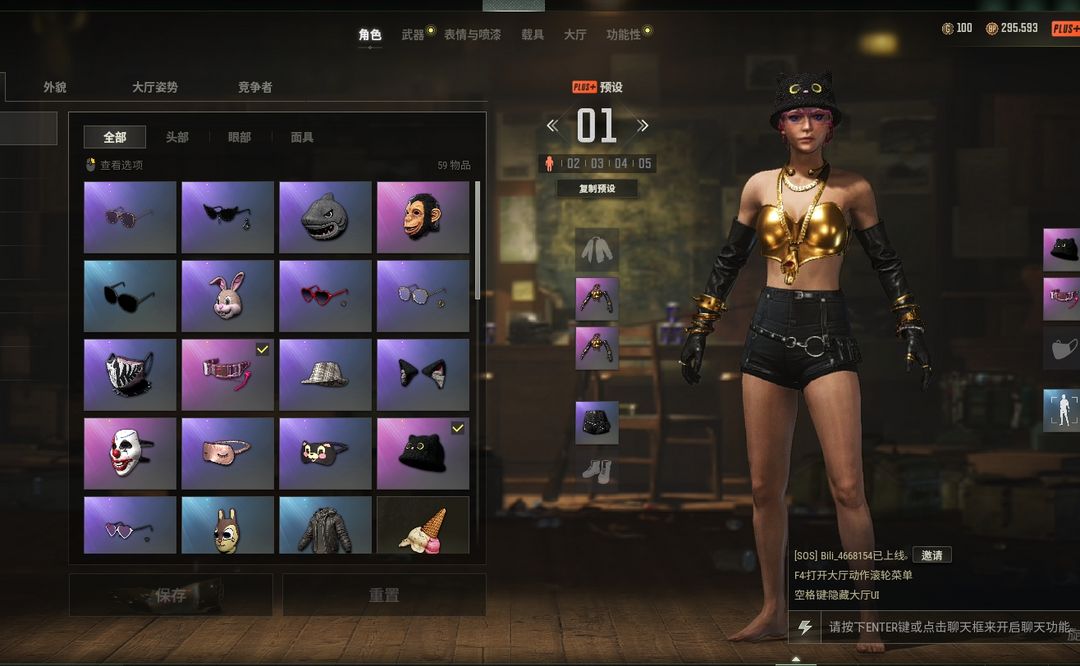
Task: Open the 武器 weapons menu
Action: coord(413,35)
